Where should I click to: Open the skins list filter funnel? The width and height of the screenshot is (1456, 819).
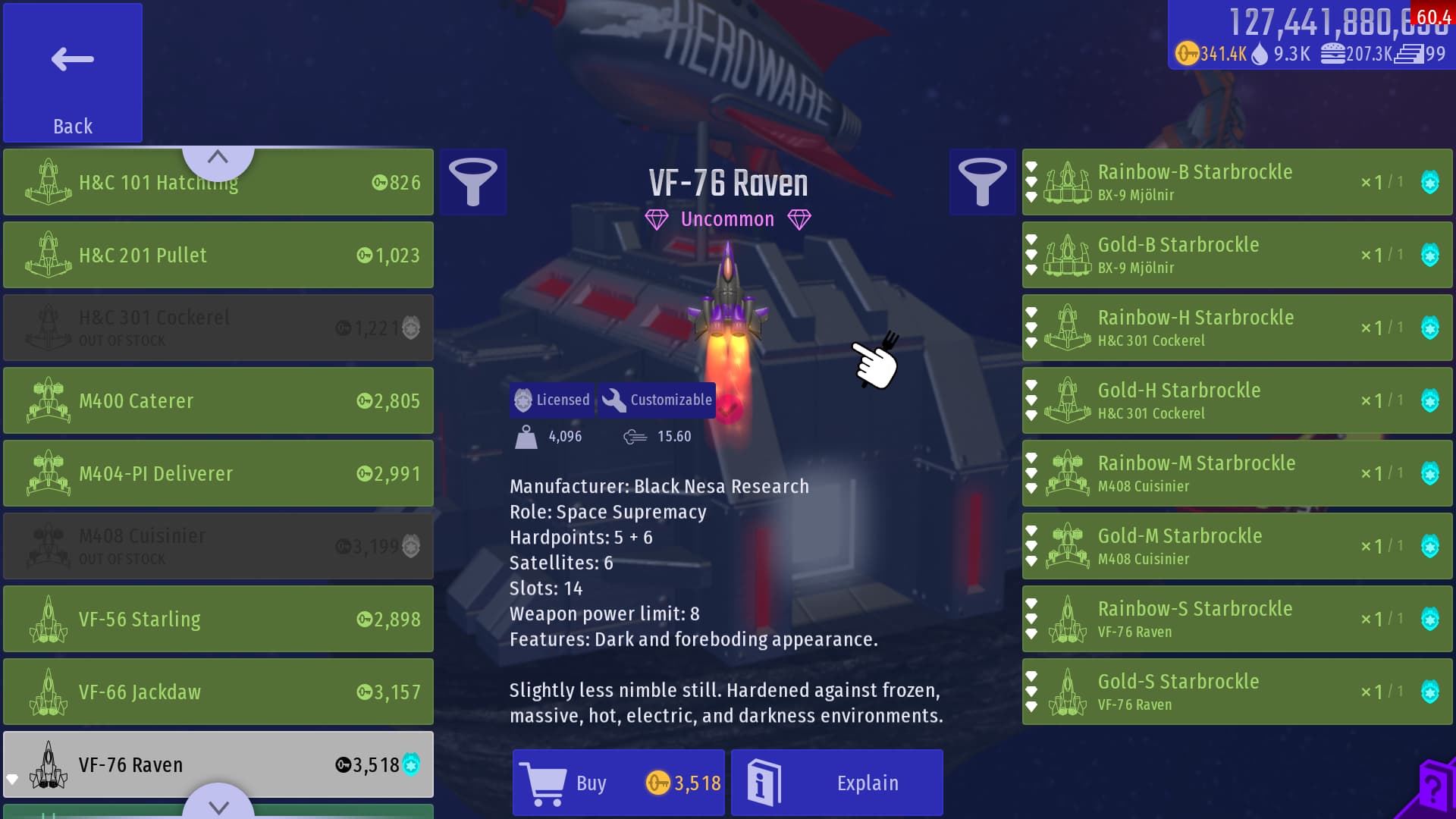(x=982, y=182)
